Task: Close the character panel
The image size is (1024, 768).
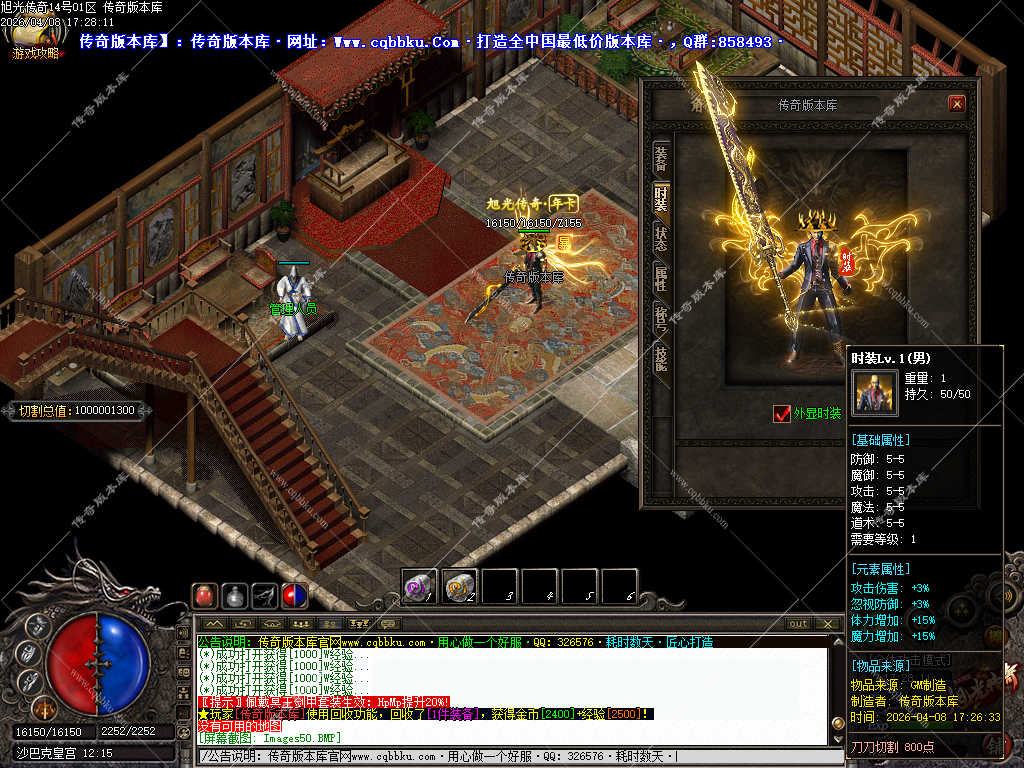Action: [957, 103]
